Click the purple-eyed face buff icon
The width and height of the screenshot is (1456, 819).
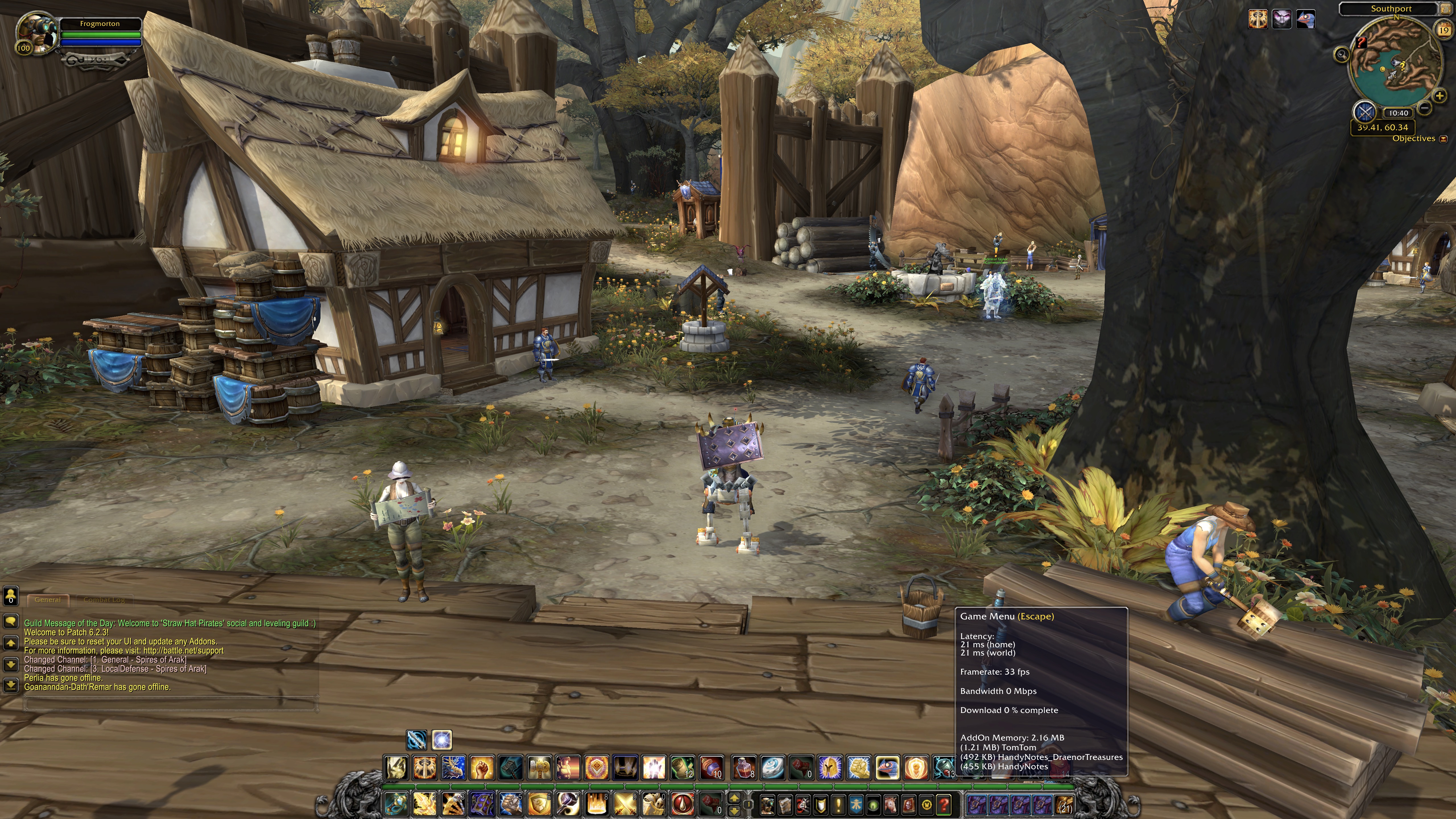pos(1281,19)
